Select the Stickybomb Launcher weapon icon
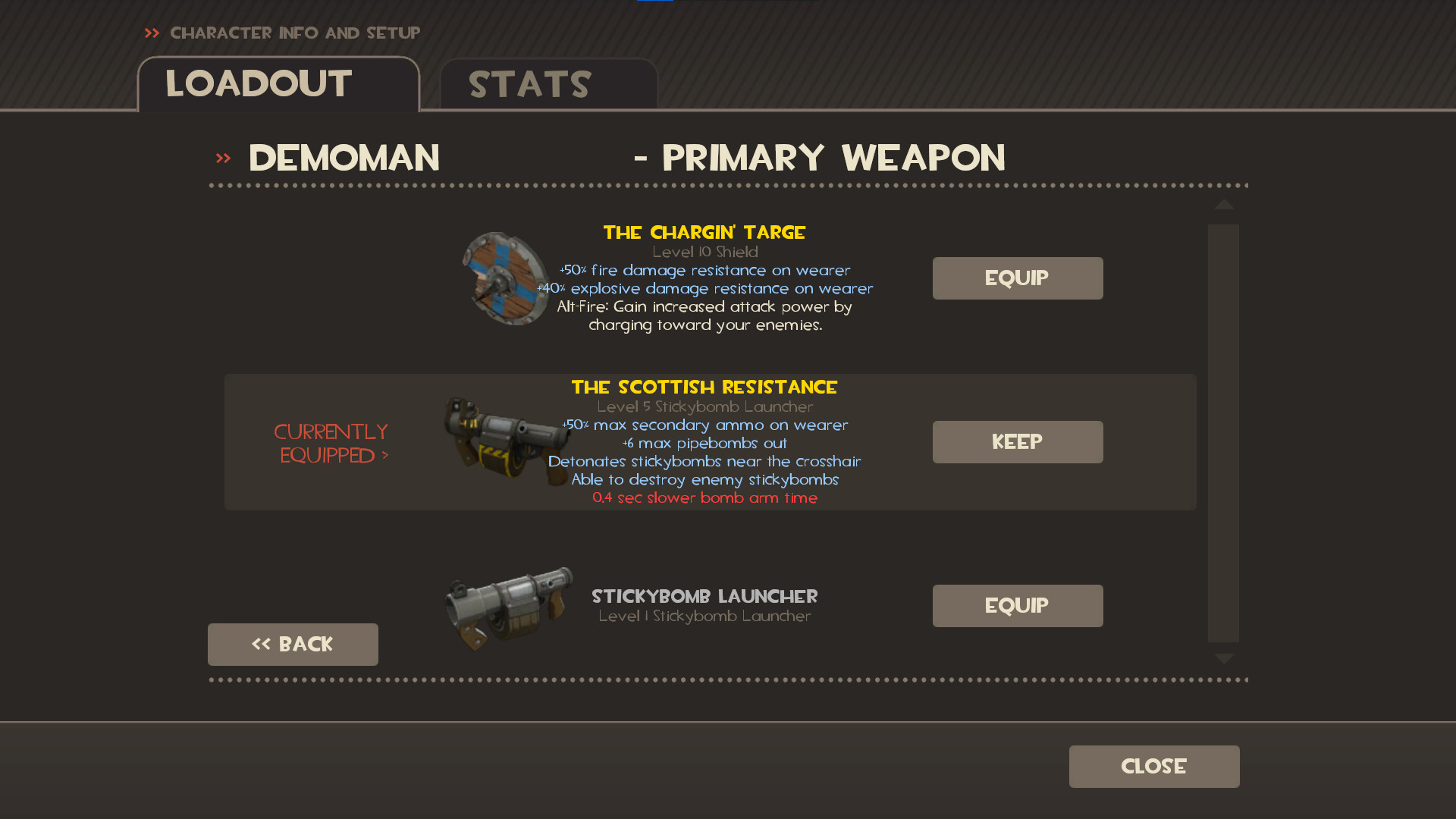This screenshot has width=1456, height=819. pyautogui.click(x=507, y=603)
